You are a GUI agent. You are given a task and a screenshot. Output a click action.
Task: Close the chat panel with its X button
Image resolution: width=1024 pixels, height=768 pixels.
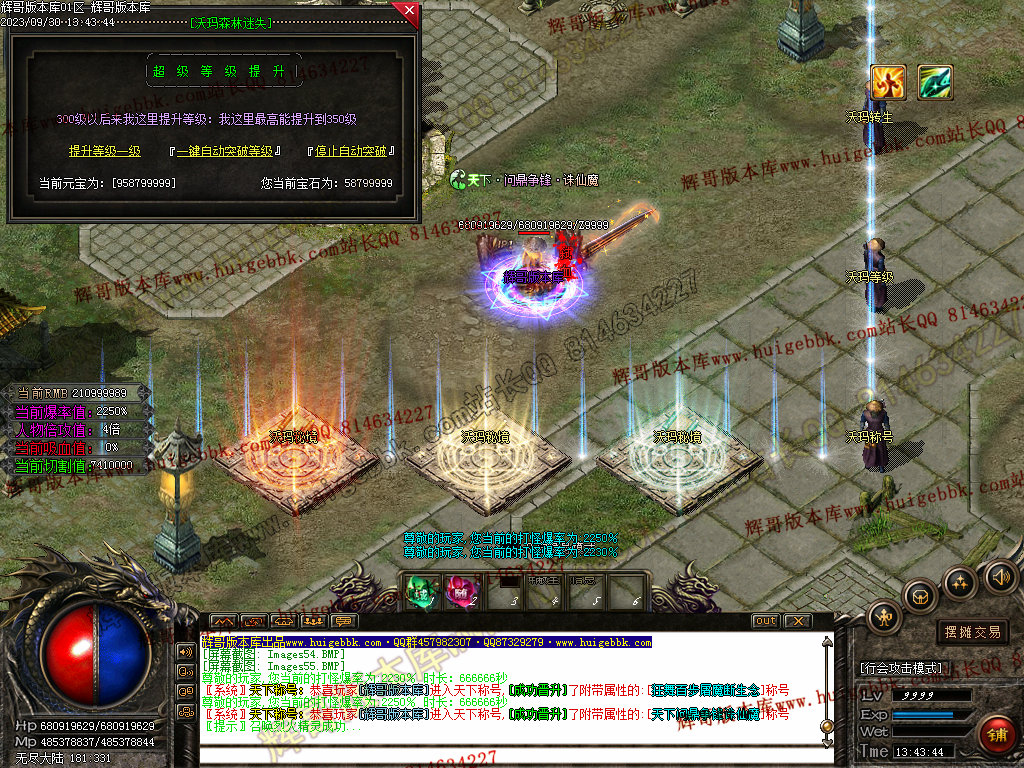tap(796, 621)
